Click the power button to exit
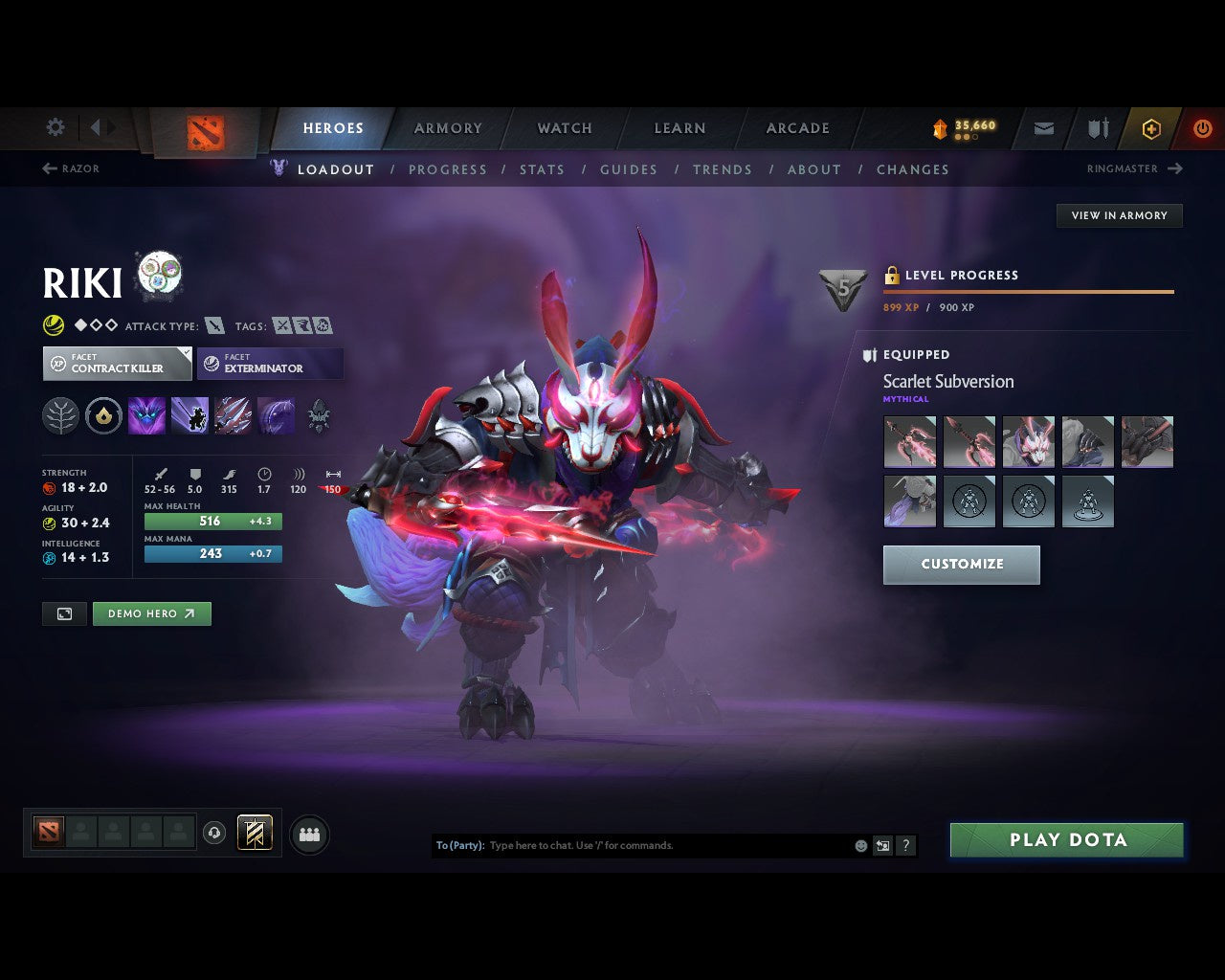This screenshot has width=1225, height=980. [1202, 127]
